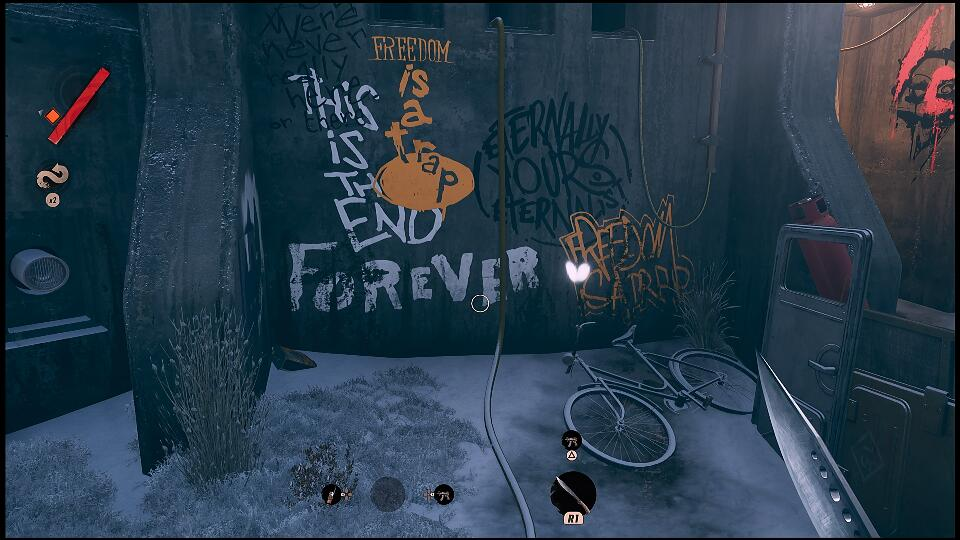The height and width of the screenshot is (540, 960).
Task: Choose the submachine gun icon above the triangle glyph
Action: click(x=571, y=438)
